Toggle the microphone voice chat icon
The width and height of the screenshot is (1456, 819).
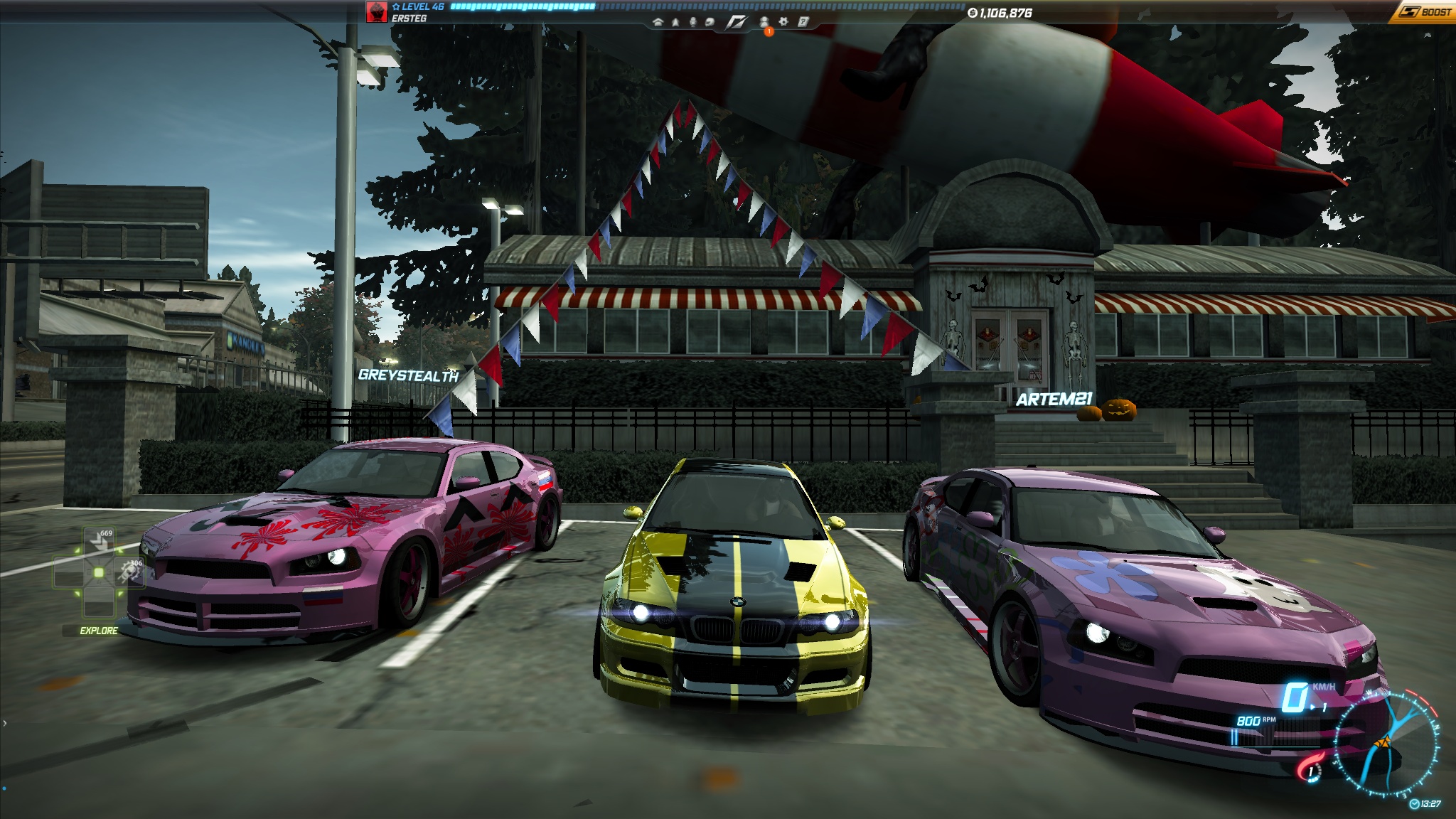[692, 22]
